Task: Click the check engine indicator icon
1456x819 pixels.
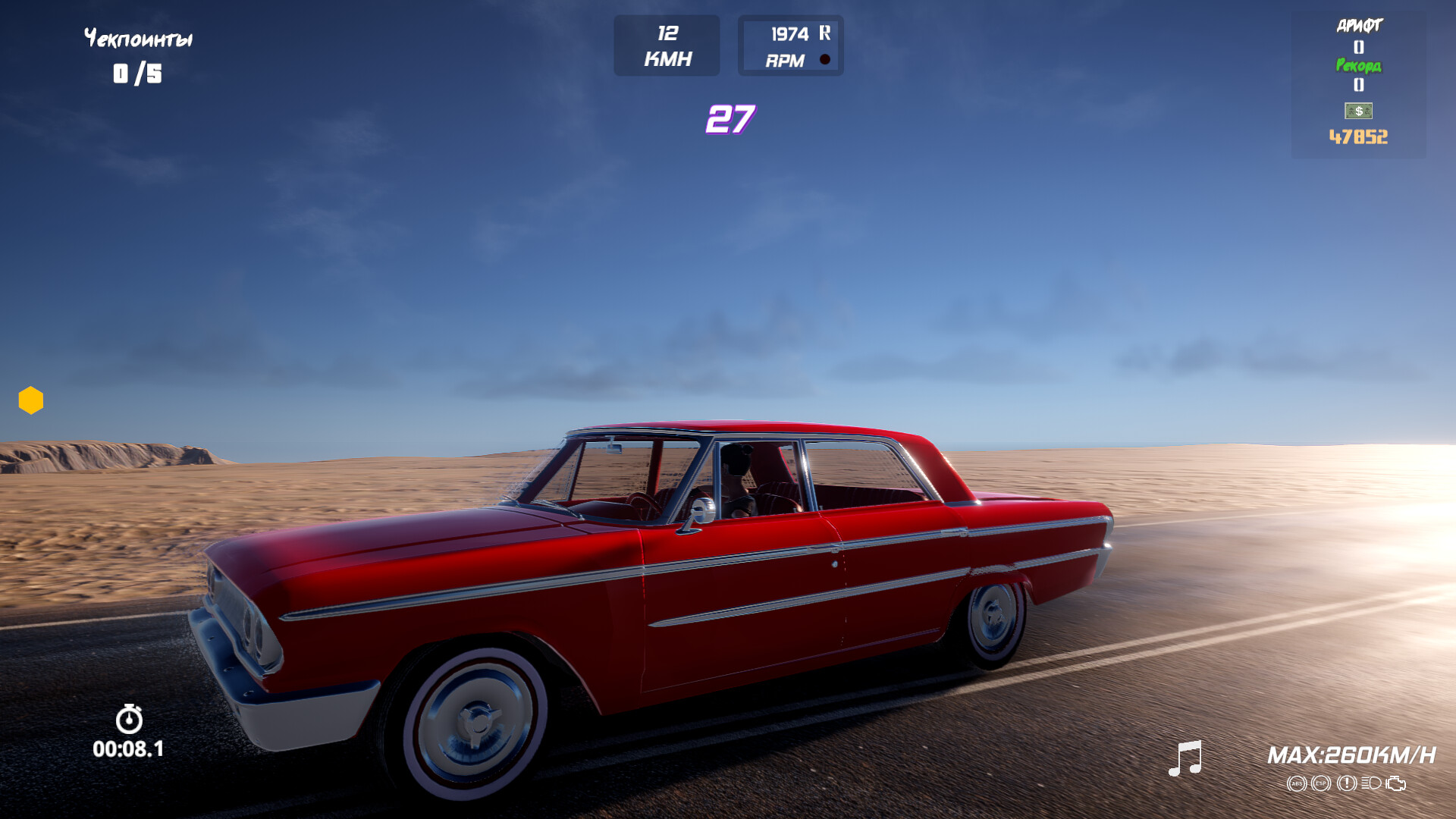Action: (x=1395, y=783)
